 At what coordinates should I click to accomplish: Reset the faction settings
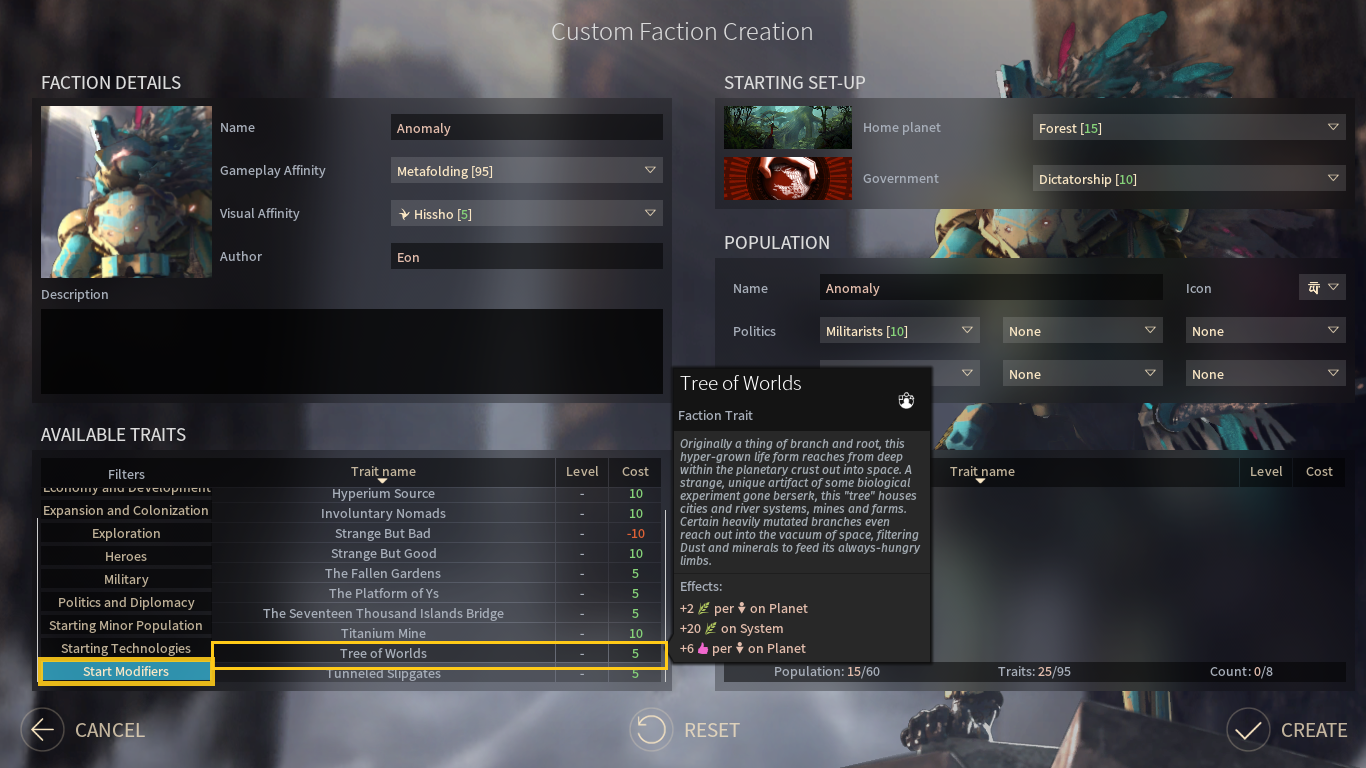(x=686, y=730)
